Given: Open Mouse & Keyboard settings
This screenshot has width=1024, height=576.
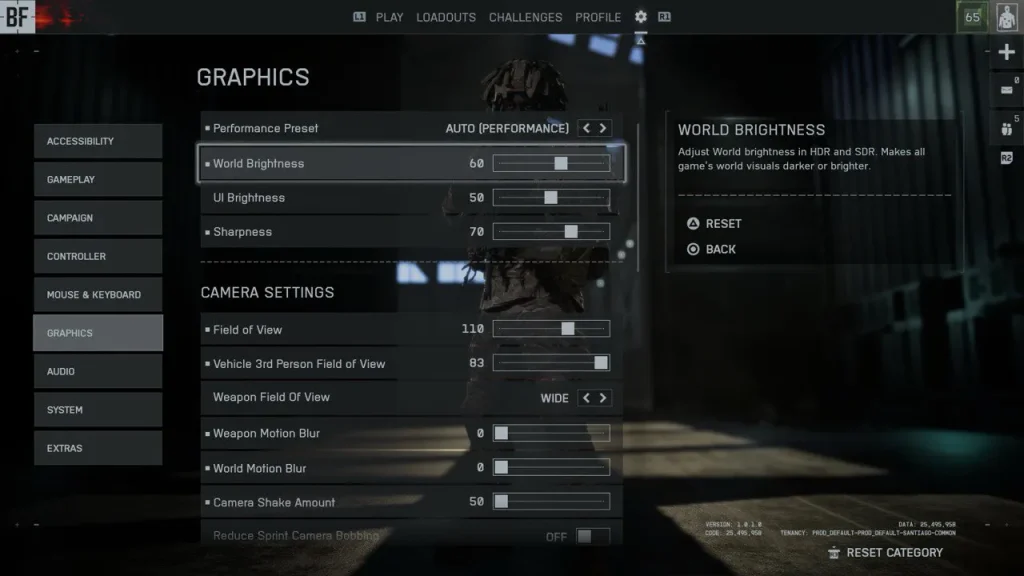Looking at the screenshot, I should point(97,295).
